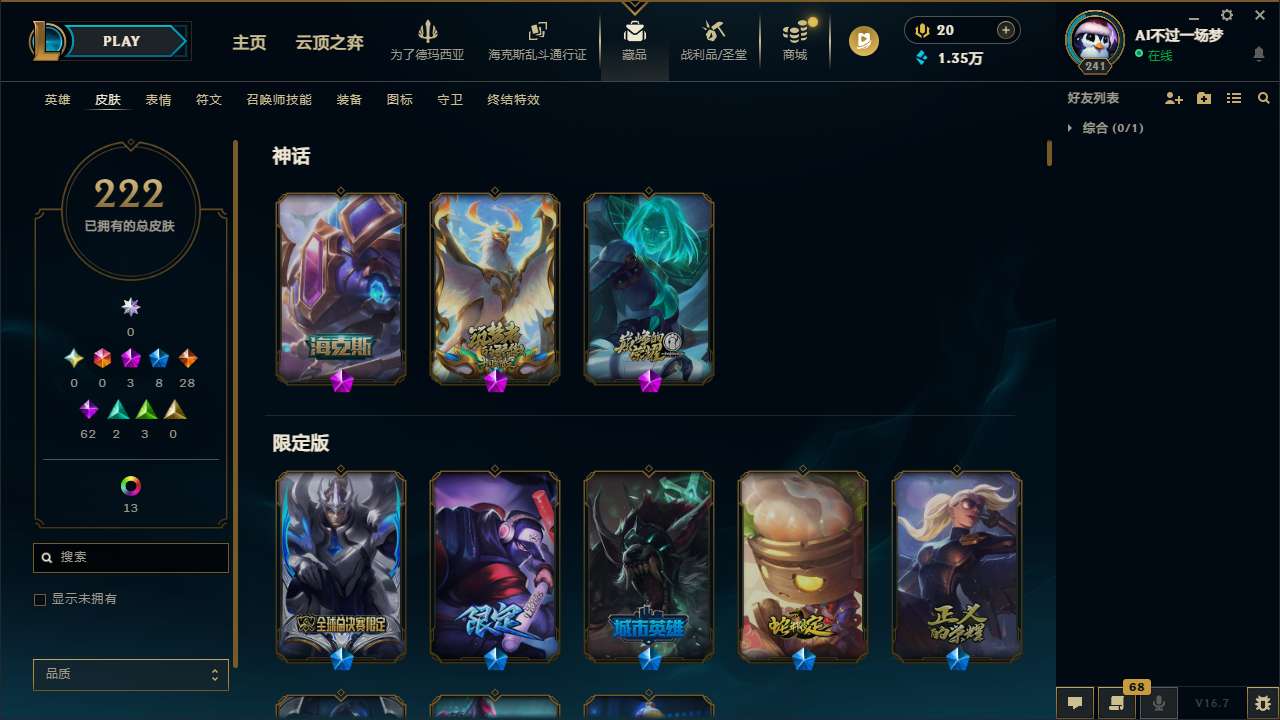Click the message notifications icon showing 68
The image size is (1280, 720).
[x=1117, y=702]
